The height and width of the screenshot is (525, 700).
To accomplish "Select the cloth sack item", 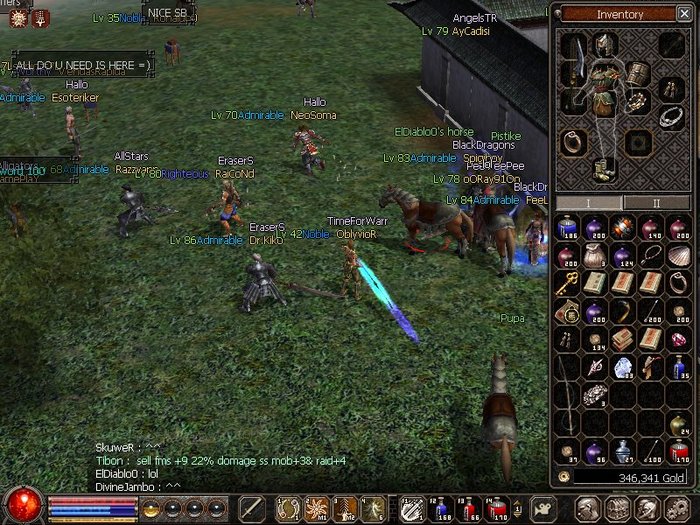I will click(594, 256).
